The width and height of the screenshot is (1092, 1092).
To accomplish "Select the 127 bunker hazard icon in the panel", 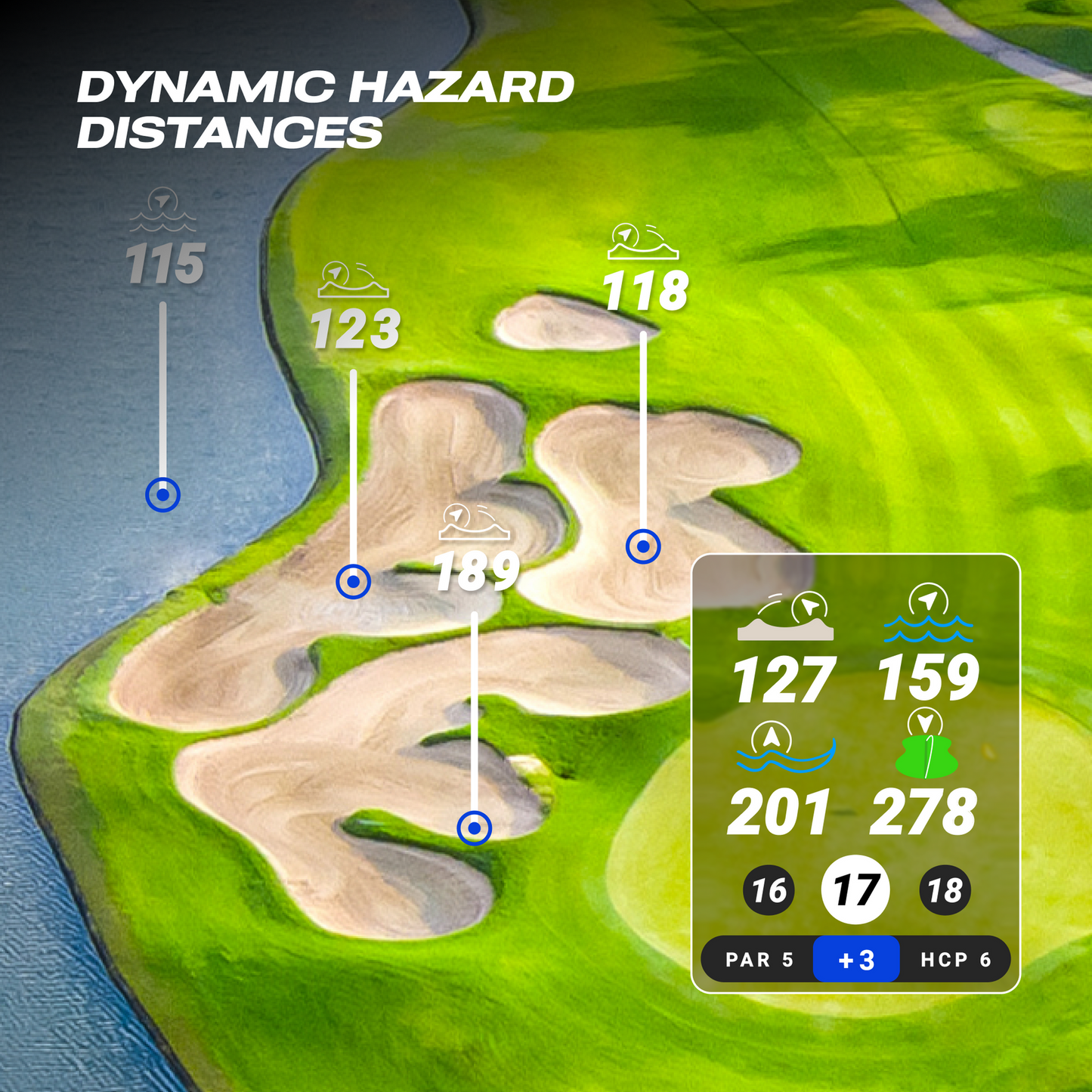I will (786, 617).
